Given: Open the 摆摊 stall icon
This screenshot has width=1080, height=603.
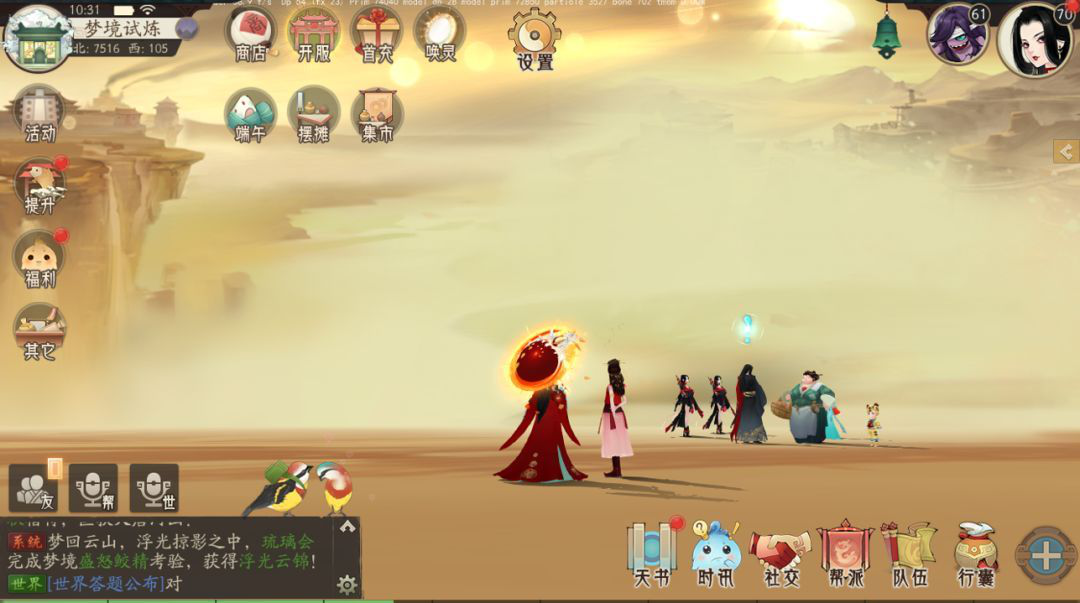Looking at the screenshot, I should [x=313, y=113].
